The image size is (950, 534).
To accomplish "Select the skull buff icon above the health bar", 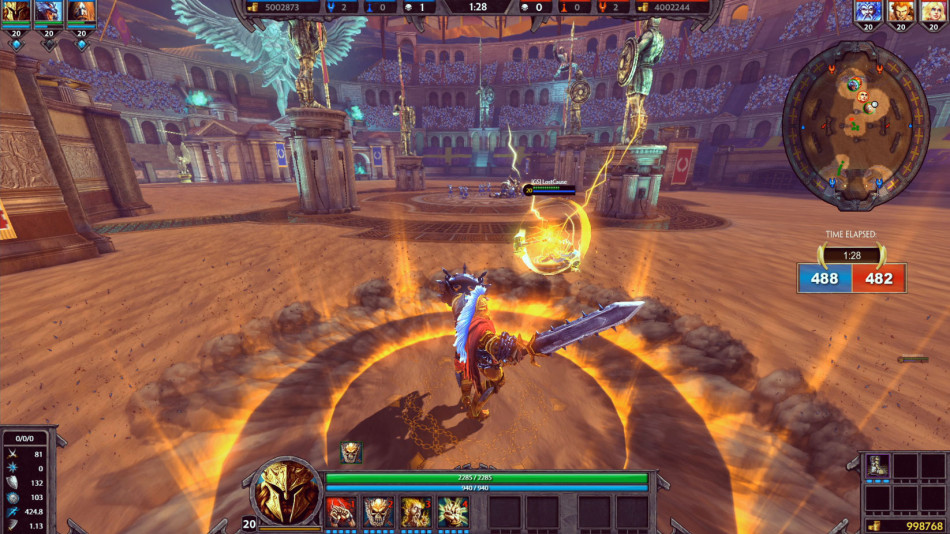I will click(351, 453).
